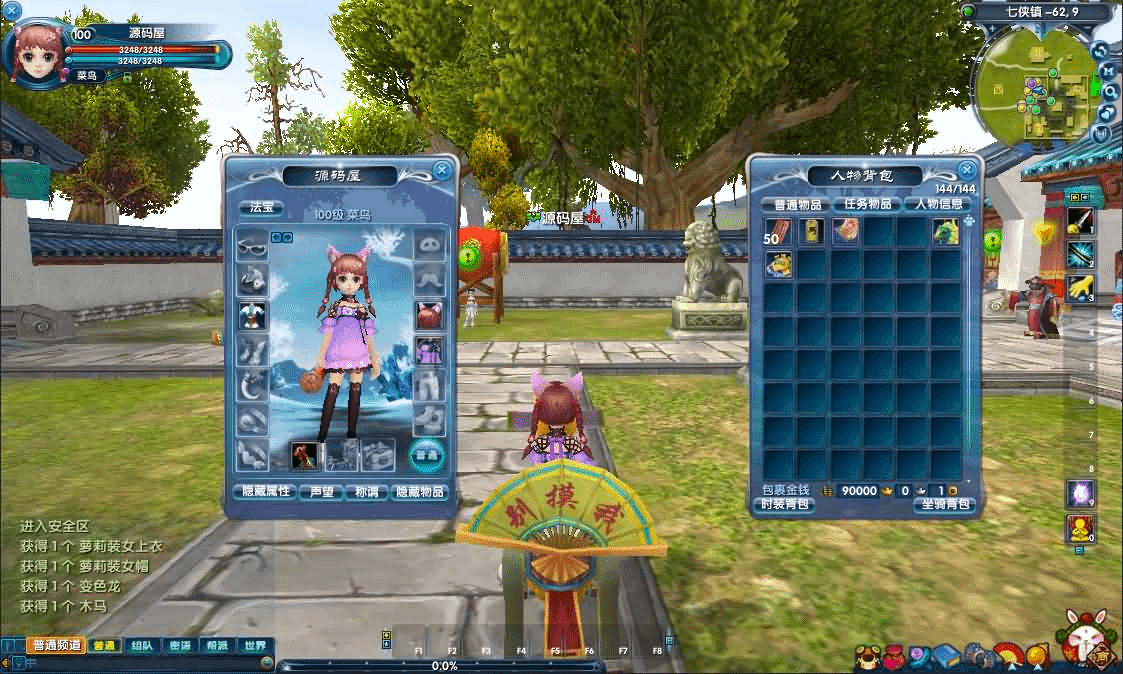The width and height of the screenshot is (1123, 674).
Task: Open the 声望 reputation button
Action: pyautogui.click(x=322, y=492)
